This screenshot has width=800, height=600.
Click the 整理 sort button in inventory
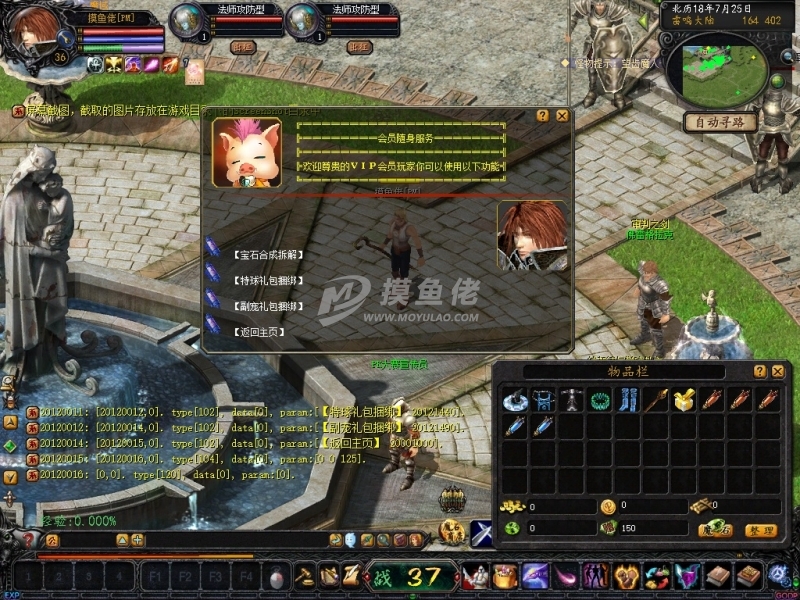761,529
